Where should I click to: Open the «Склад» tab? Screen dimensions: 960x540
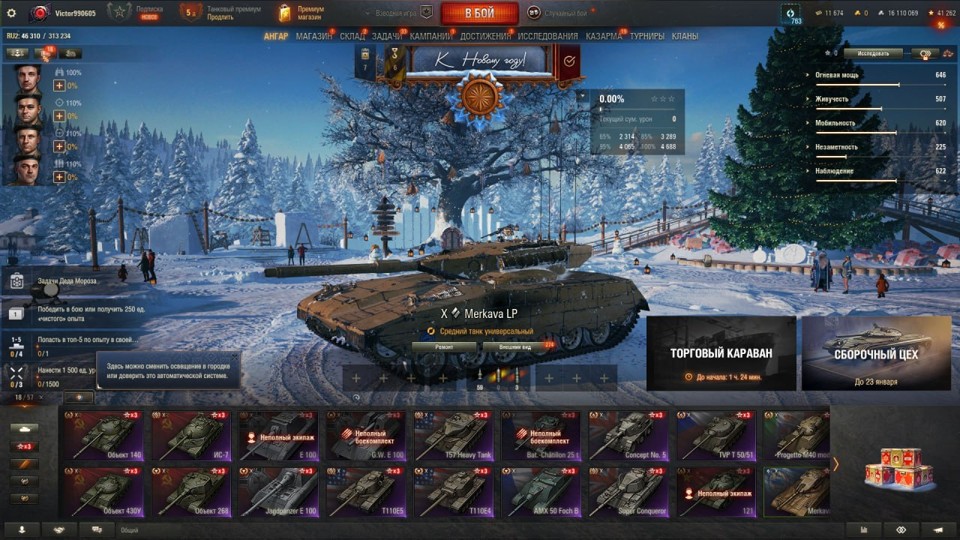click(x=352, y=36)
